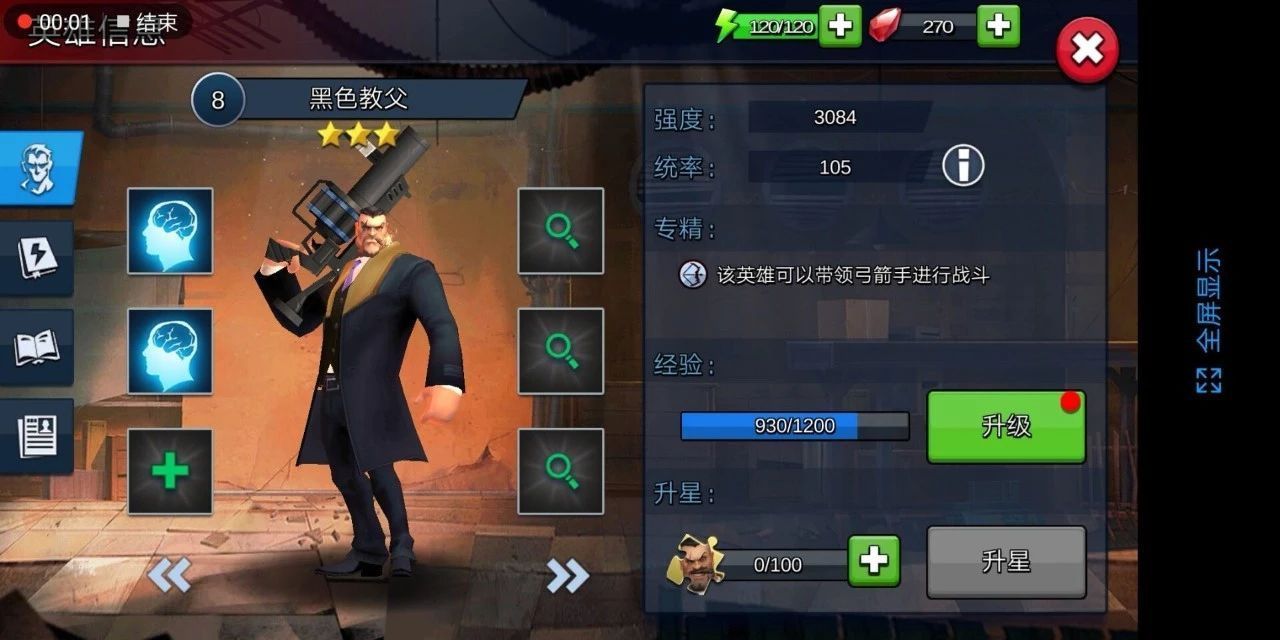Show the next hero with right arrows

(567, 576)
